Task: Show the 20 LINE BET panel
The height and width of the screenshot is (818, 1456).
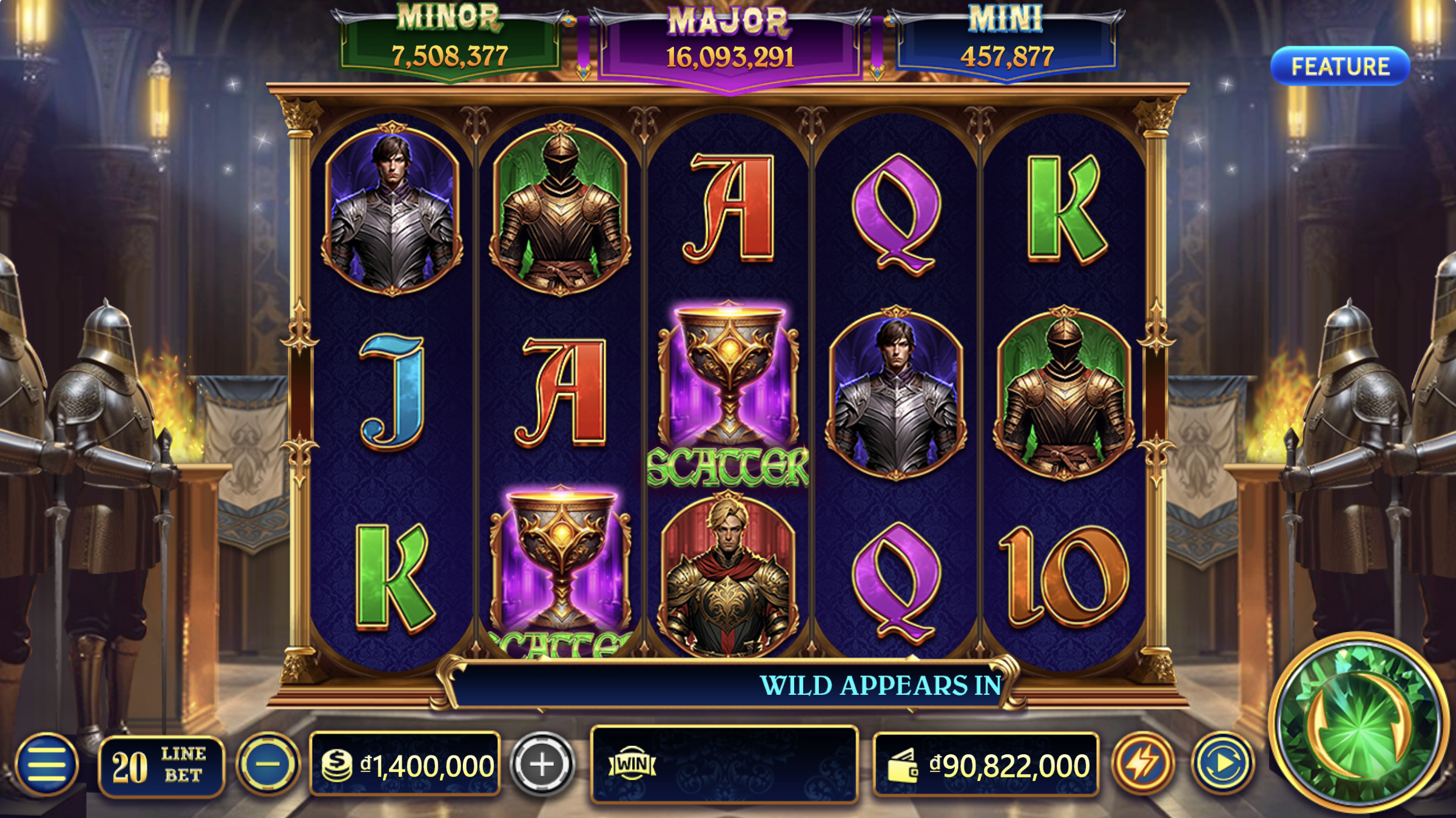Action: coord(161,766)
